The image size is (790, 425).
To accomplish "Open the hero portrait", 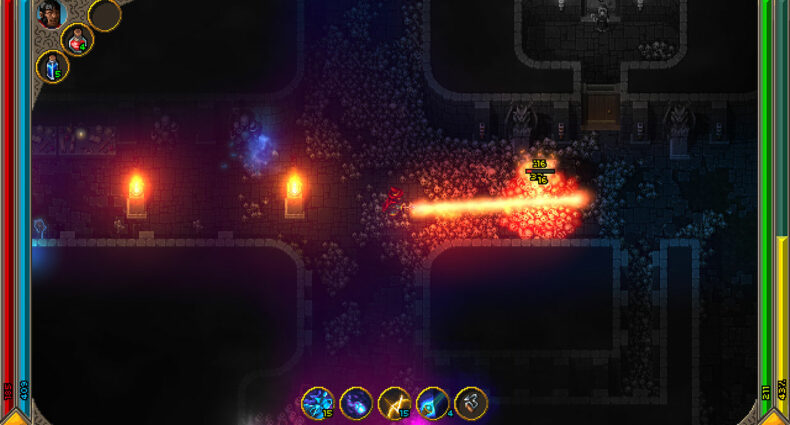I will [x=51, y=14].
